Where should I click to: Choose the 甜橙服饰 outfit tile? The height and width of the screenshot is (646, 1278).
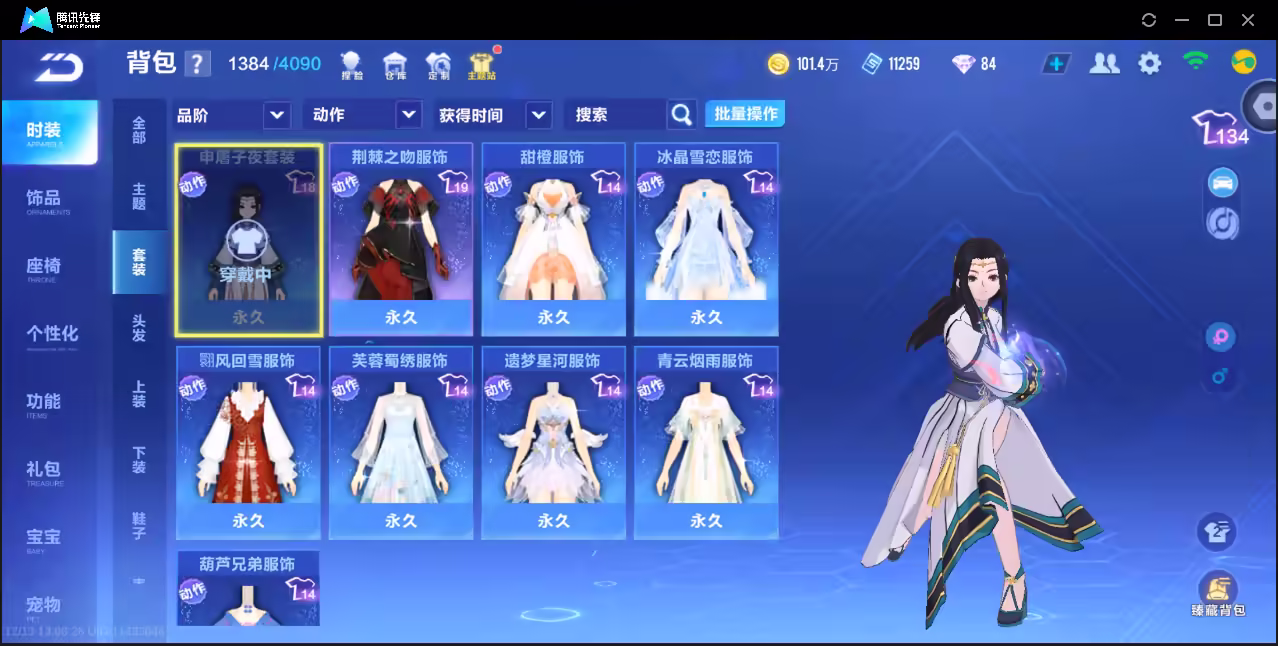553,239
